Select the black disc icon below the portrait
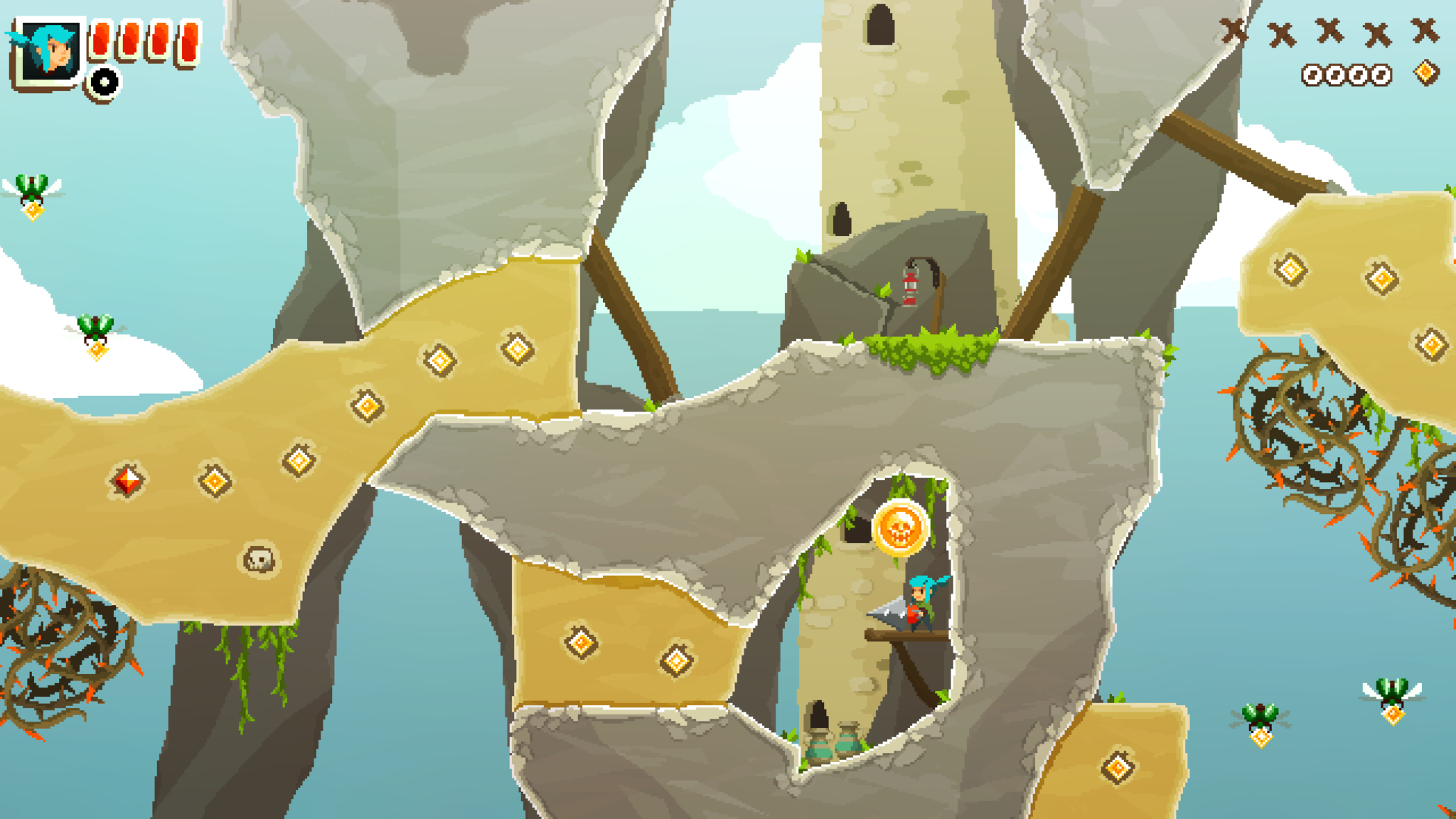Viewport: 1456px width, 819px height. pyautogui.click(x=105, y=82)
